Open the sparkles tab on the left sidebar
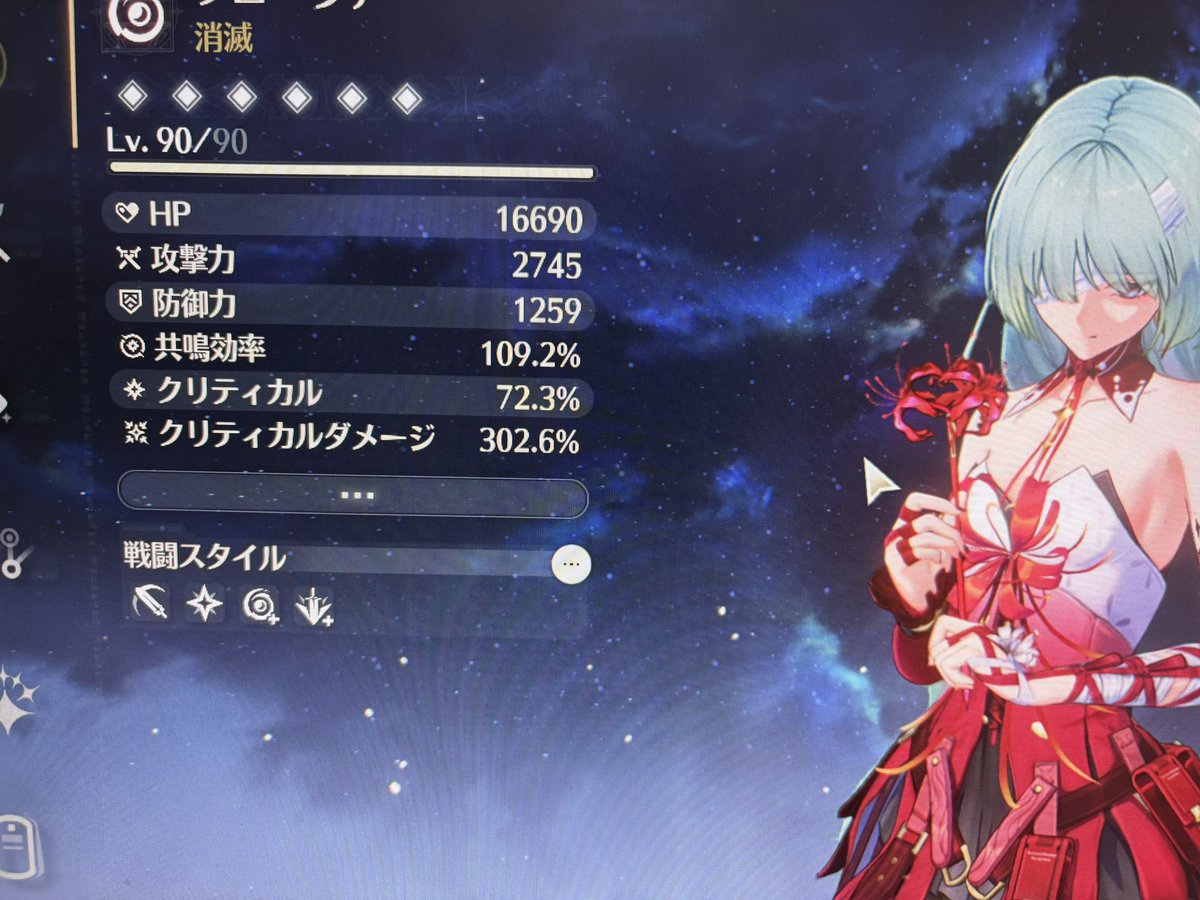Screen dimensions: 1200x900 [18, 700]
